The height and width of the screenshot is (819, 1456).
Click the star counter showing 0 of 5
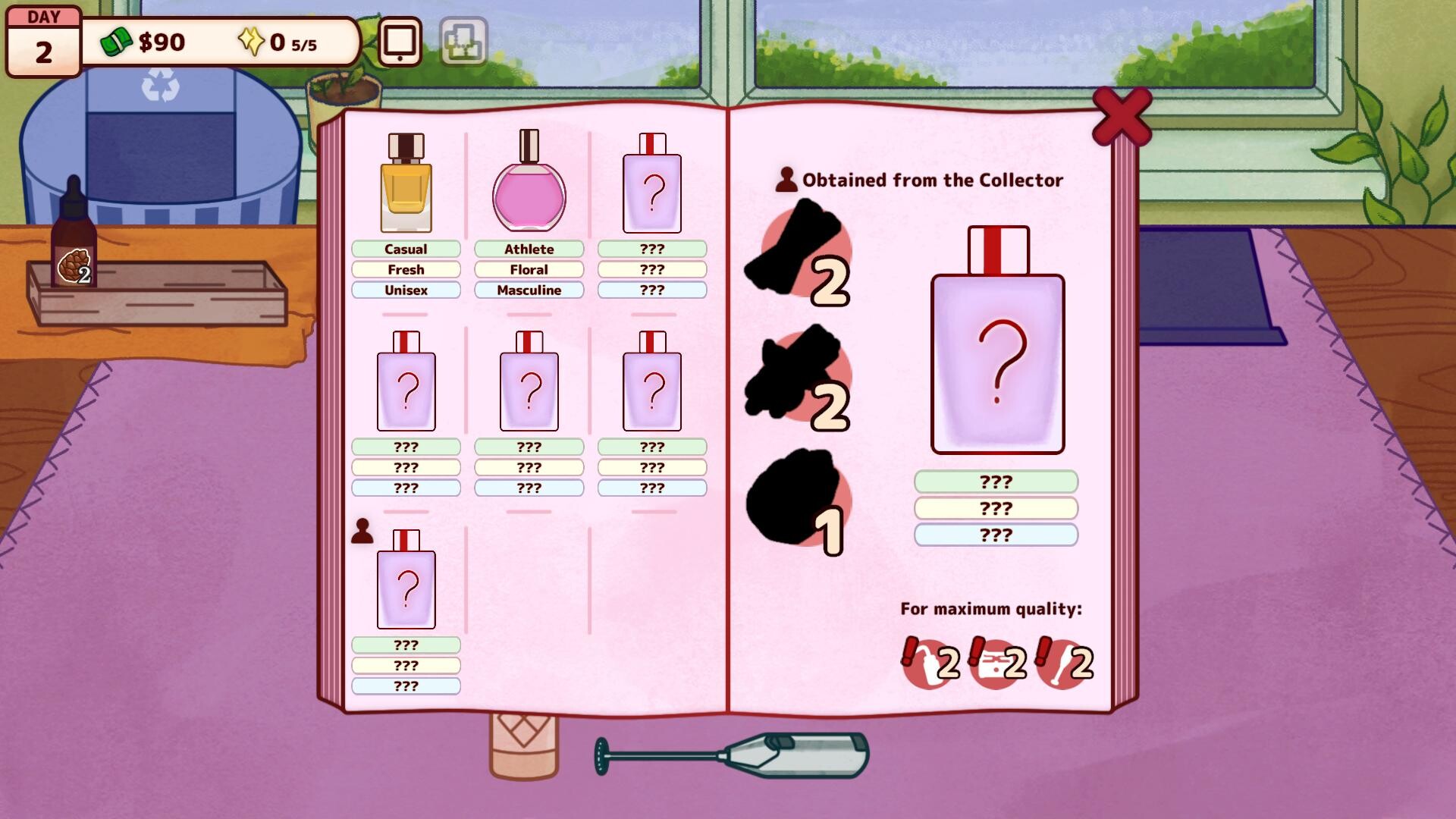point(281,43)
